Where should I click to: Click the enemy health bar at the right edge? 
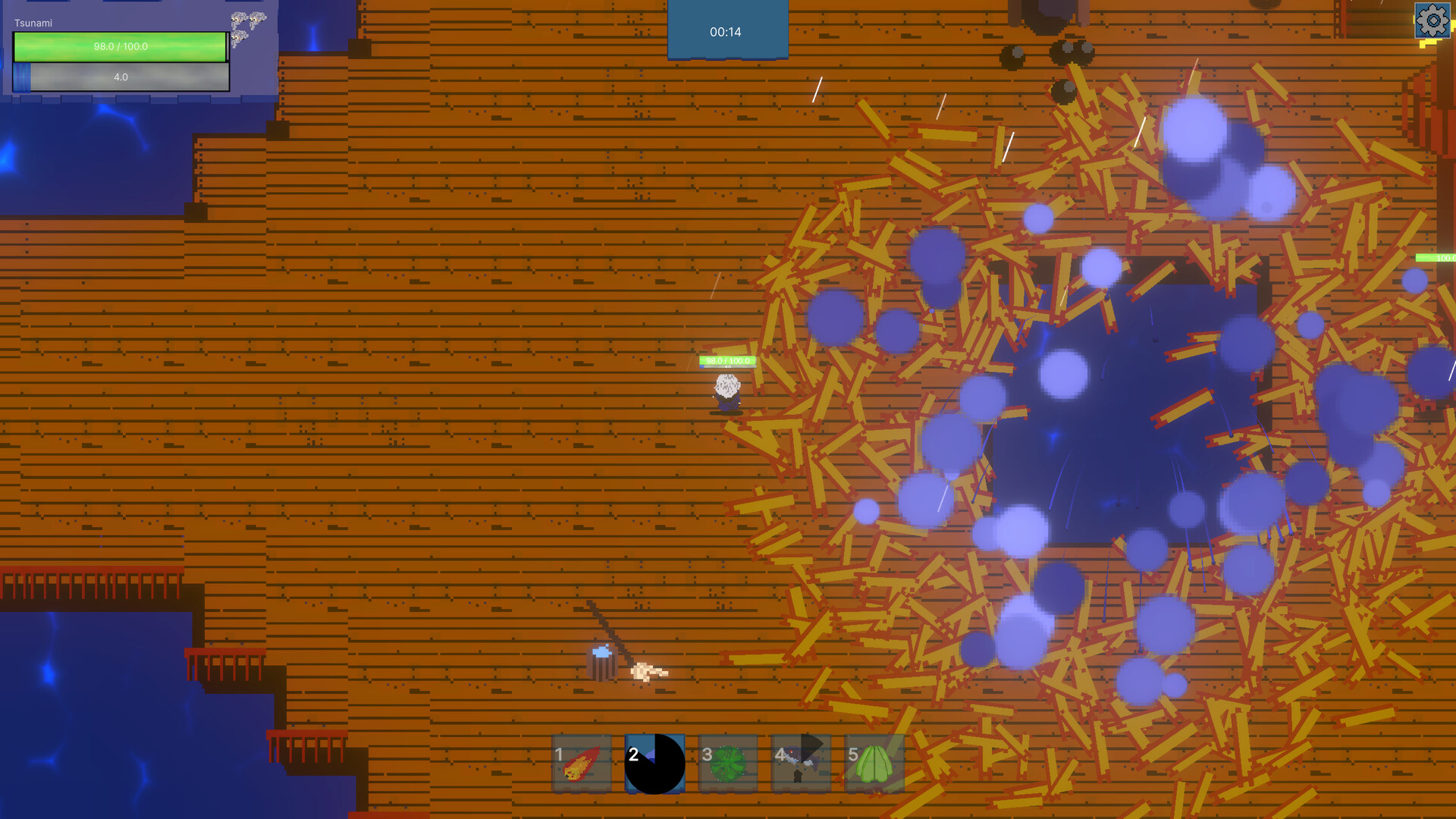(1441, 259)
